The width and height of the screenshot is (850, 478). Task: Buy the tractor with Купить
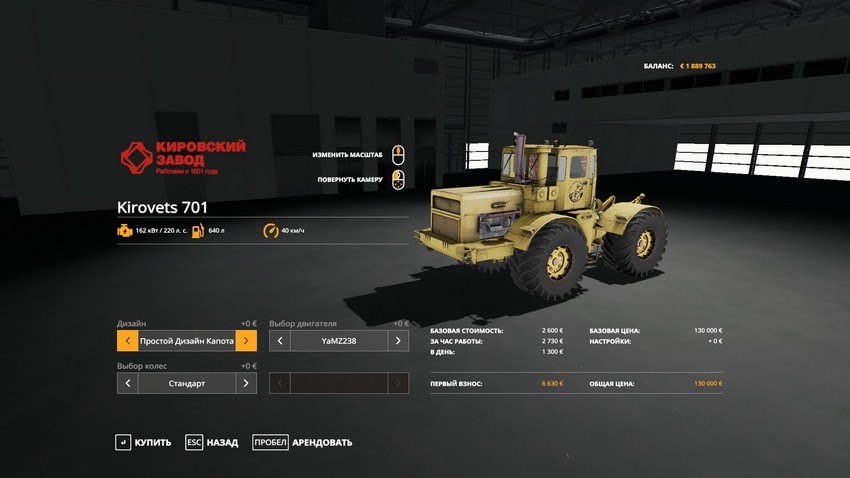(x=144, y=442)
